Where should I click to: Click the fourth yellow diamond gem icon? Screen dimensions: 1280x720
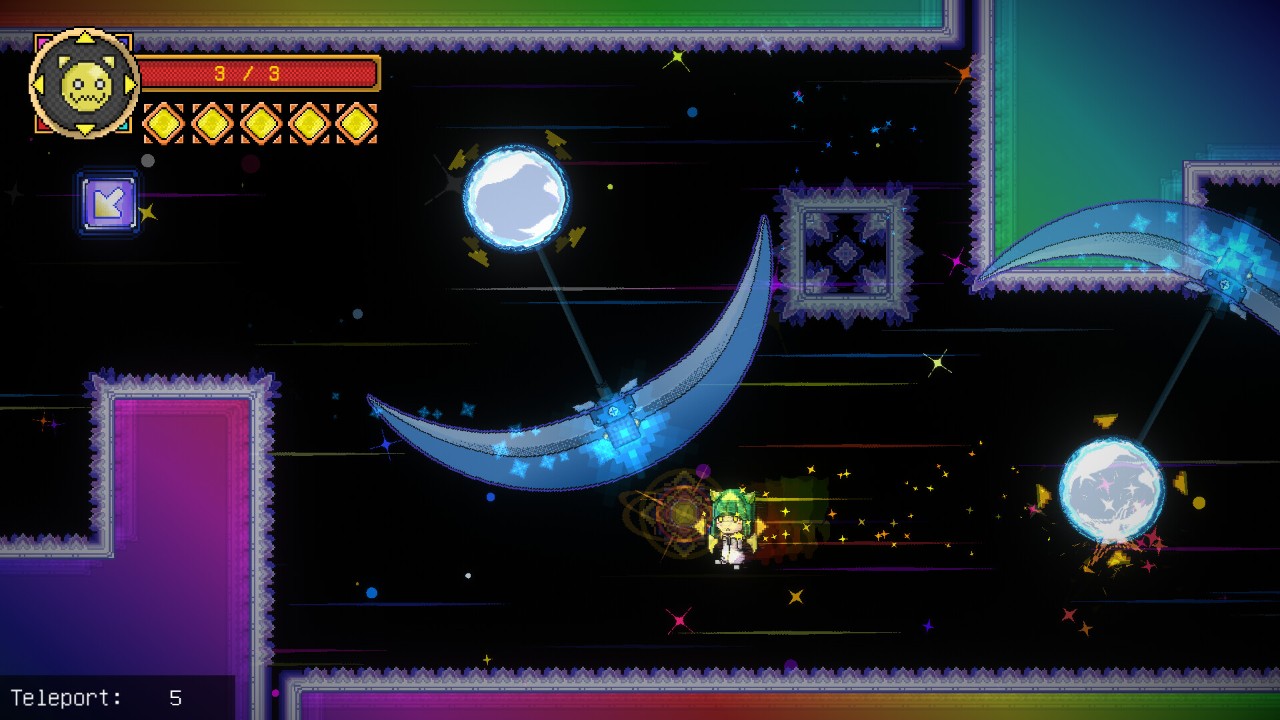point(310,121)
